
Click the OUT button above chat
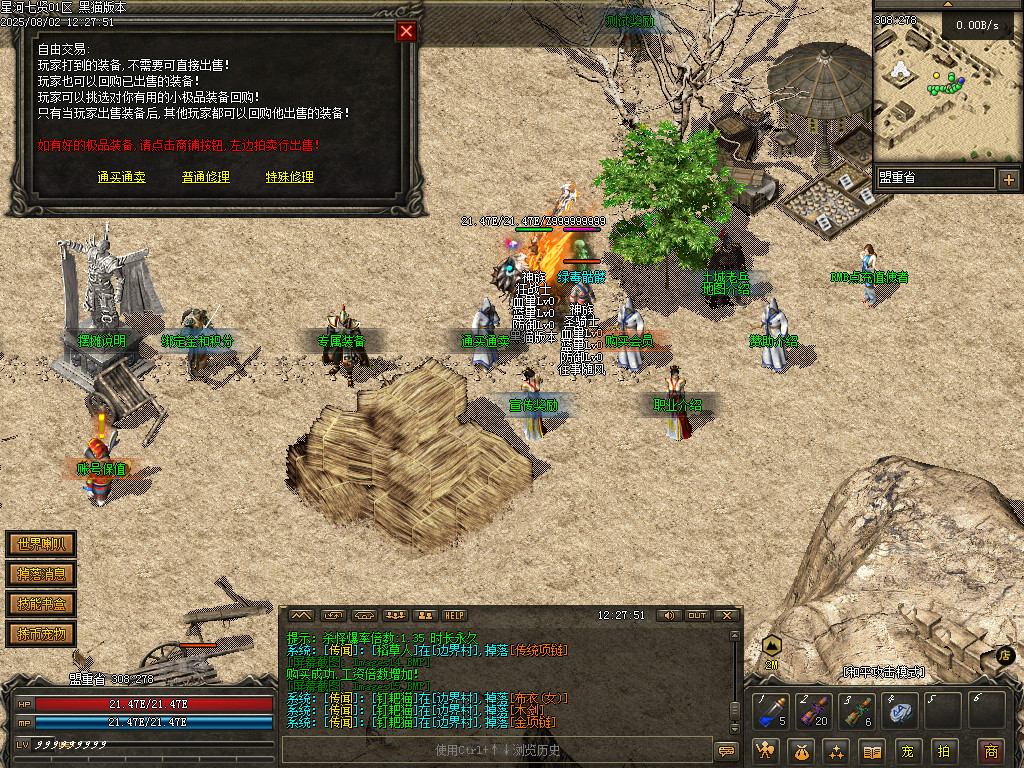point(697,615)
